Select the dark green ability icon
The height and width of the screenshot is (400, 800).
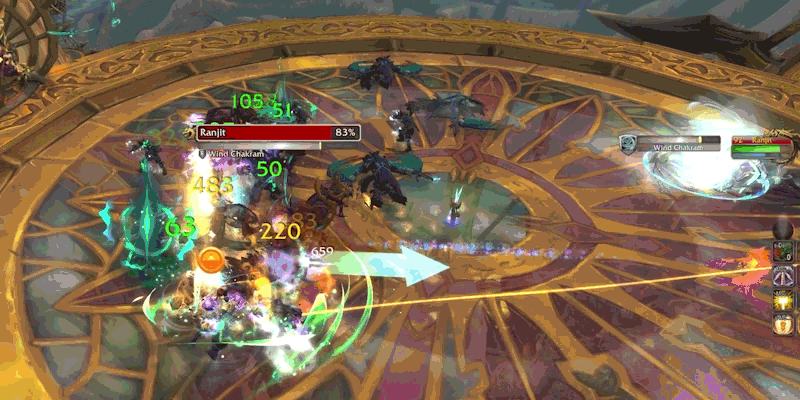pos(785,250)
